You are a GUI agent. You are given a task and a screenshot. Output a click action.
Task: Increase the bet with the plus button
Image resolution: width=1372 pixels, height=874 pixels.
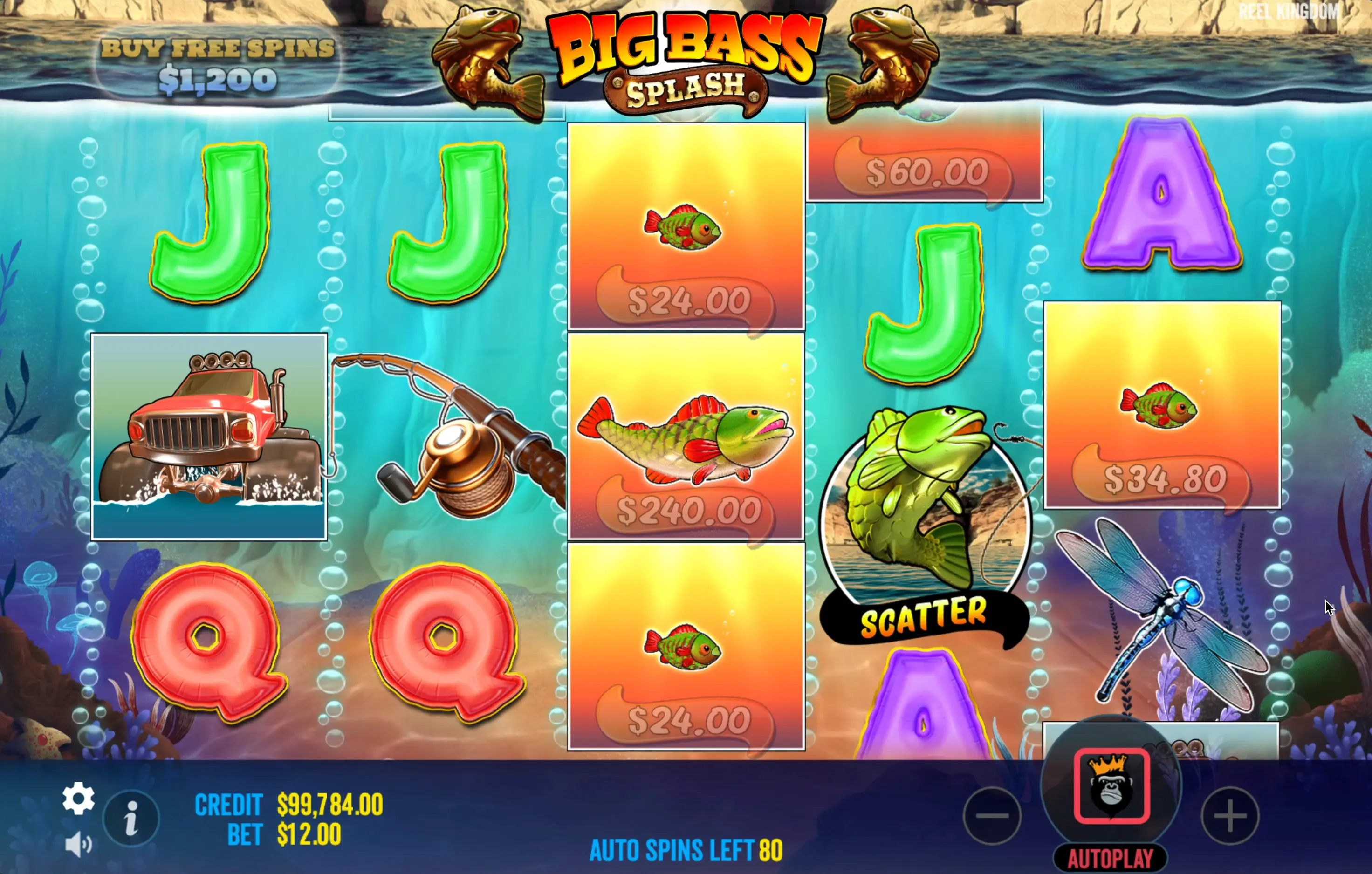1229,815
